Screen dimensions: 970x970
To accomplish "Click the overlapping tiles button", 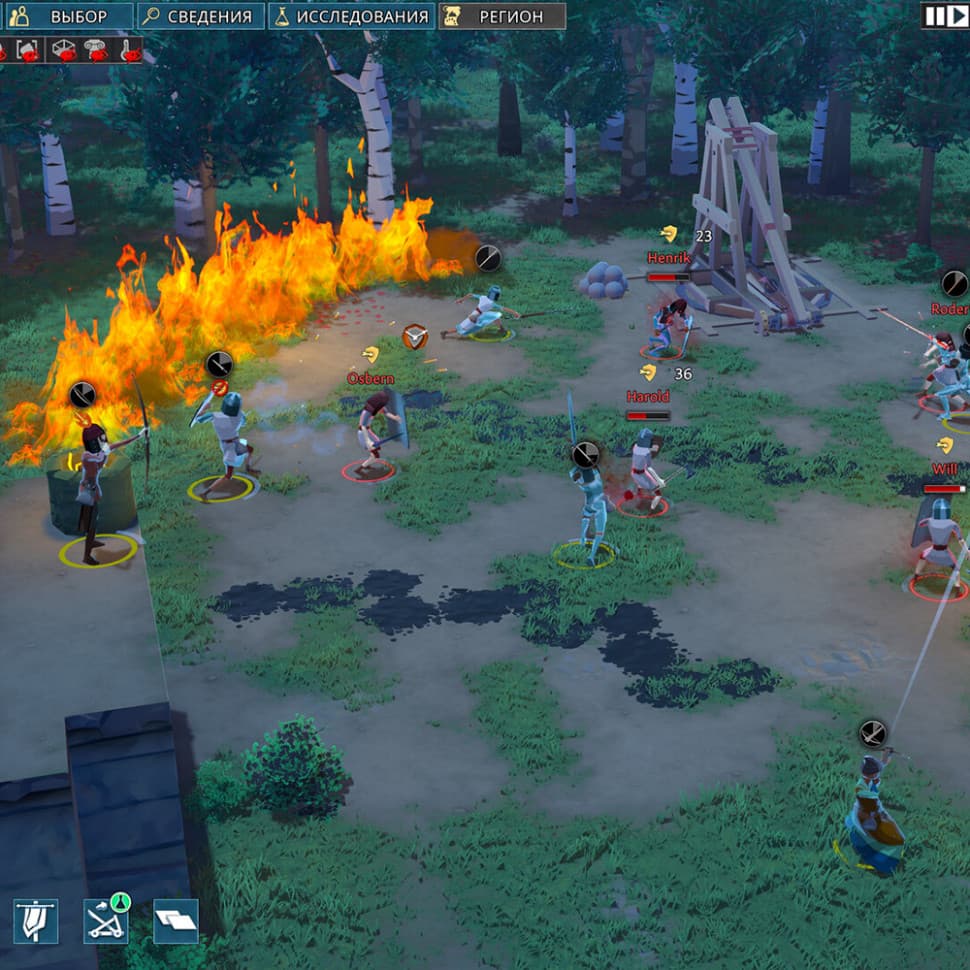I will [175, 921].
